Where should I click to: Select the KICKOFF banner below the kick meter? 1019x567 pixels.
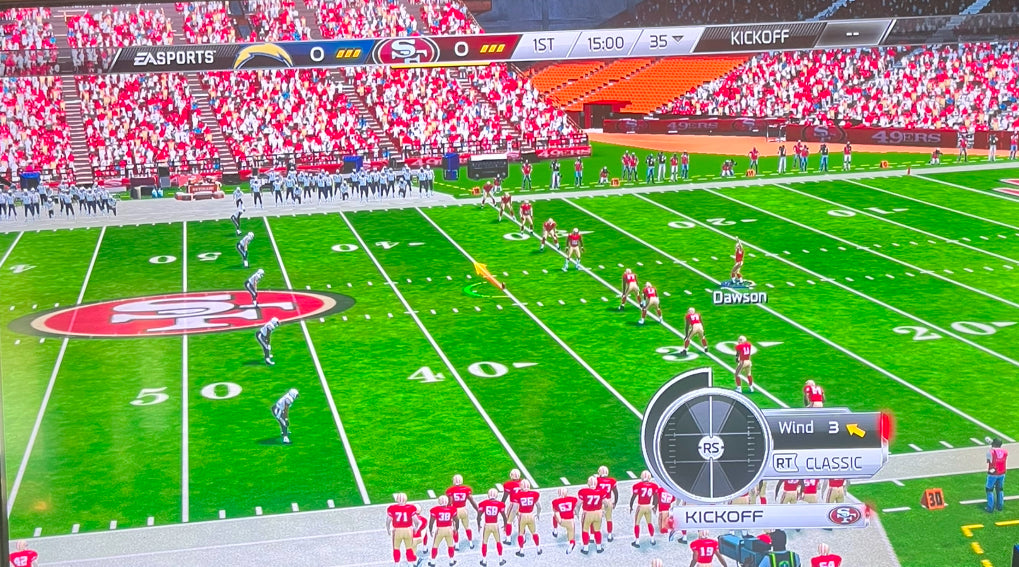[767, 516]
